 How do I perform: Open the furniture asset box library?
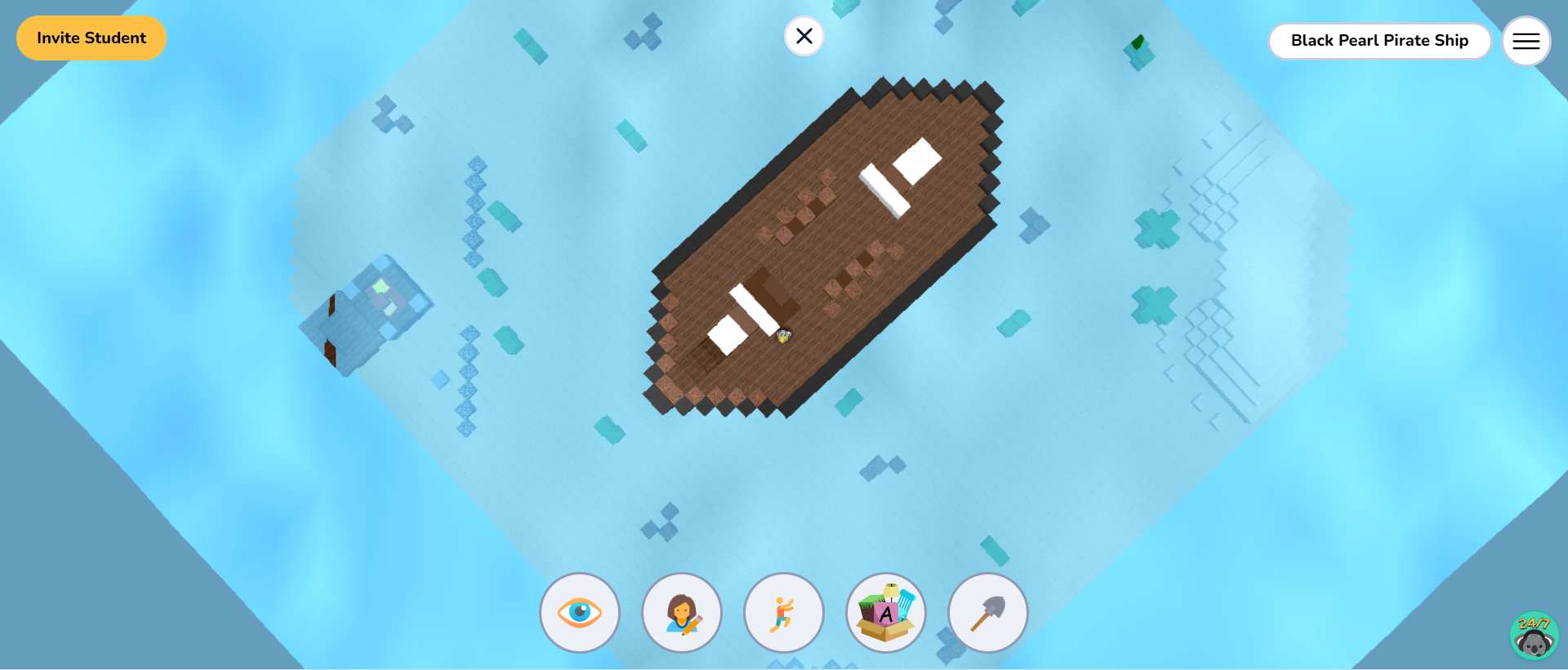click(885, 613)
